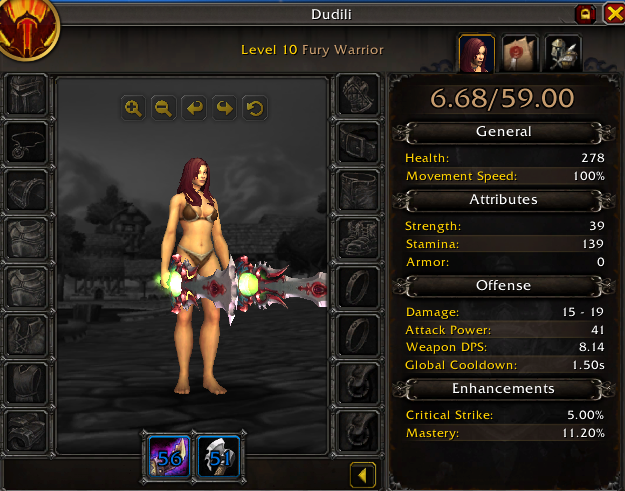Click the Fury Warrior class emblem
Viewport: 625px width, 491px height.
[29, 28]
